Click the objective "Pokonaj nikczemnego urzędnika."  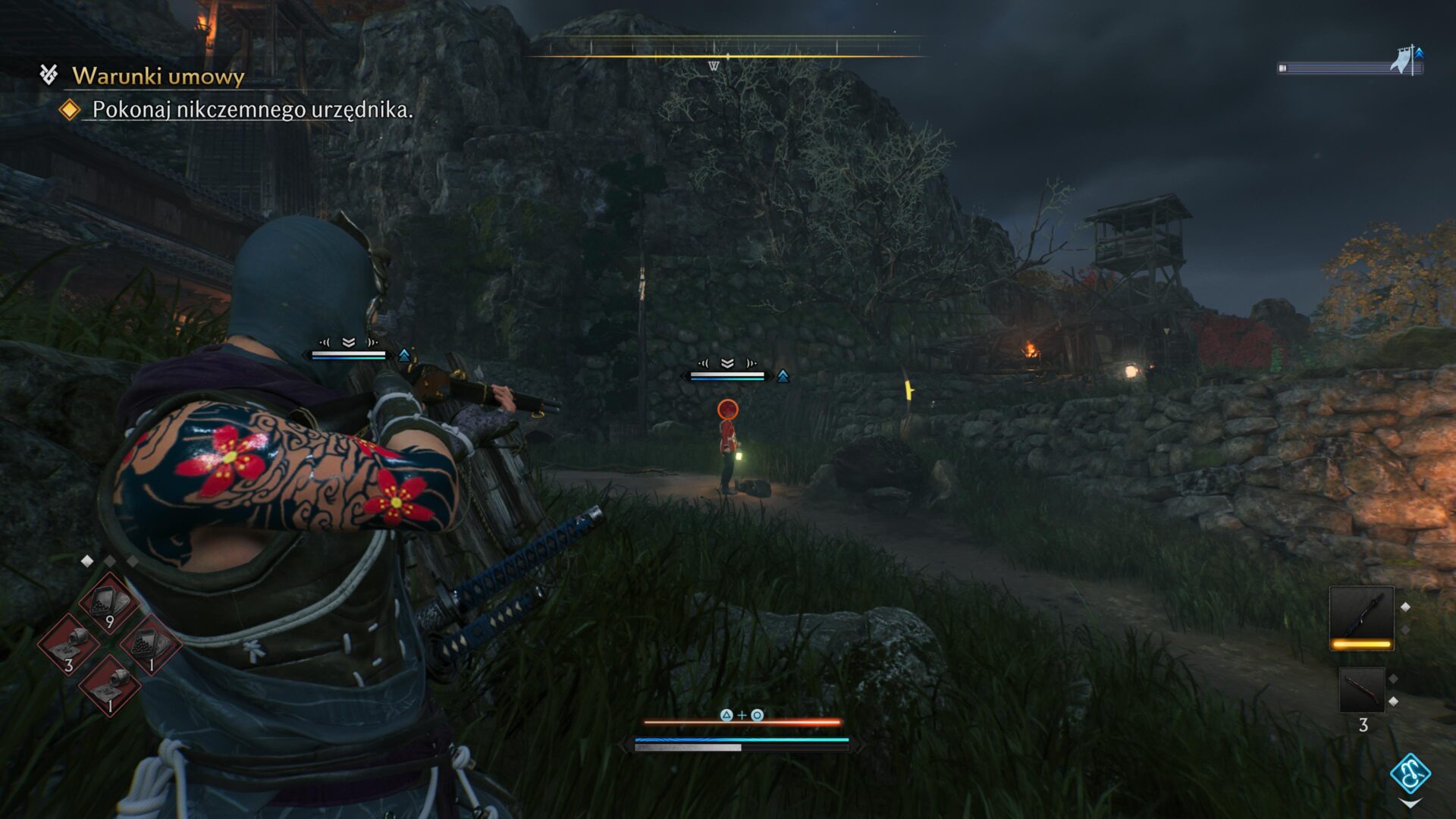(x=253, y=110)
